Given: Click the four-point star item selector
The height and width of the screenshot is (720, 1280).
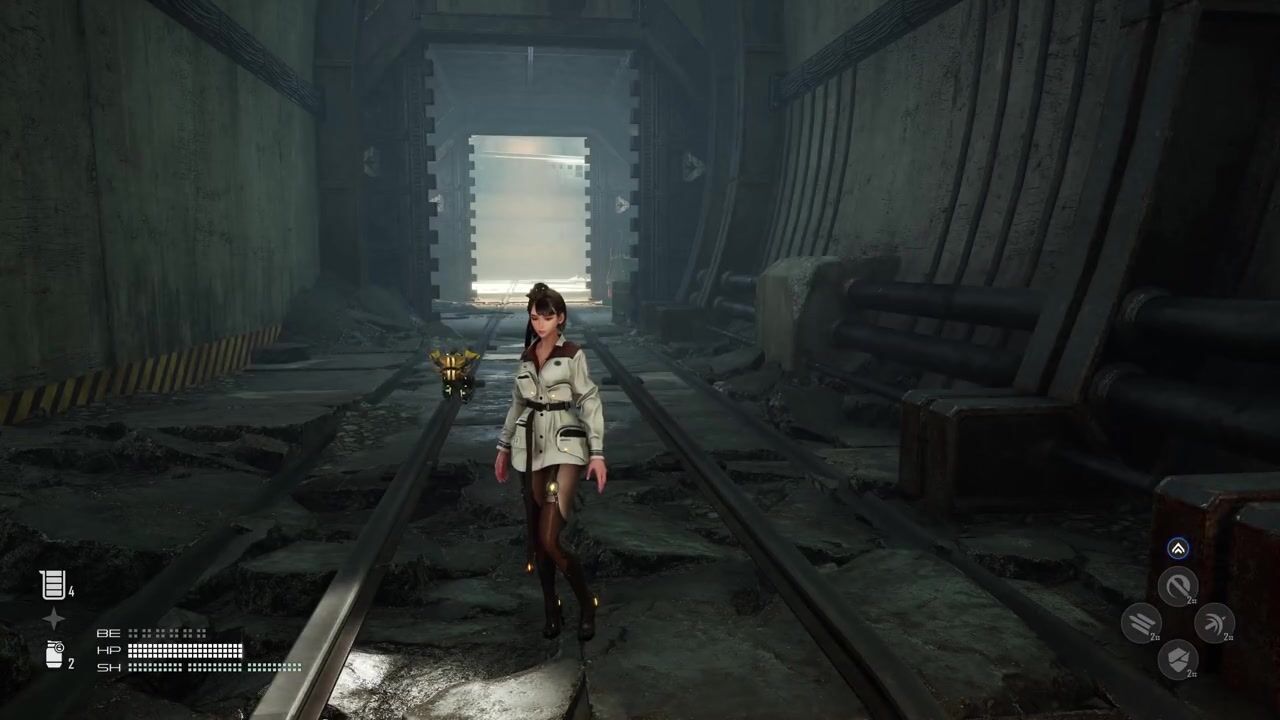Looking at the screenshot, I should (x=53, y=620).
